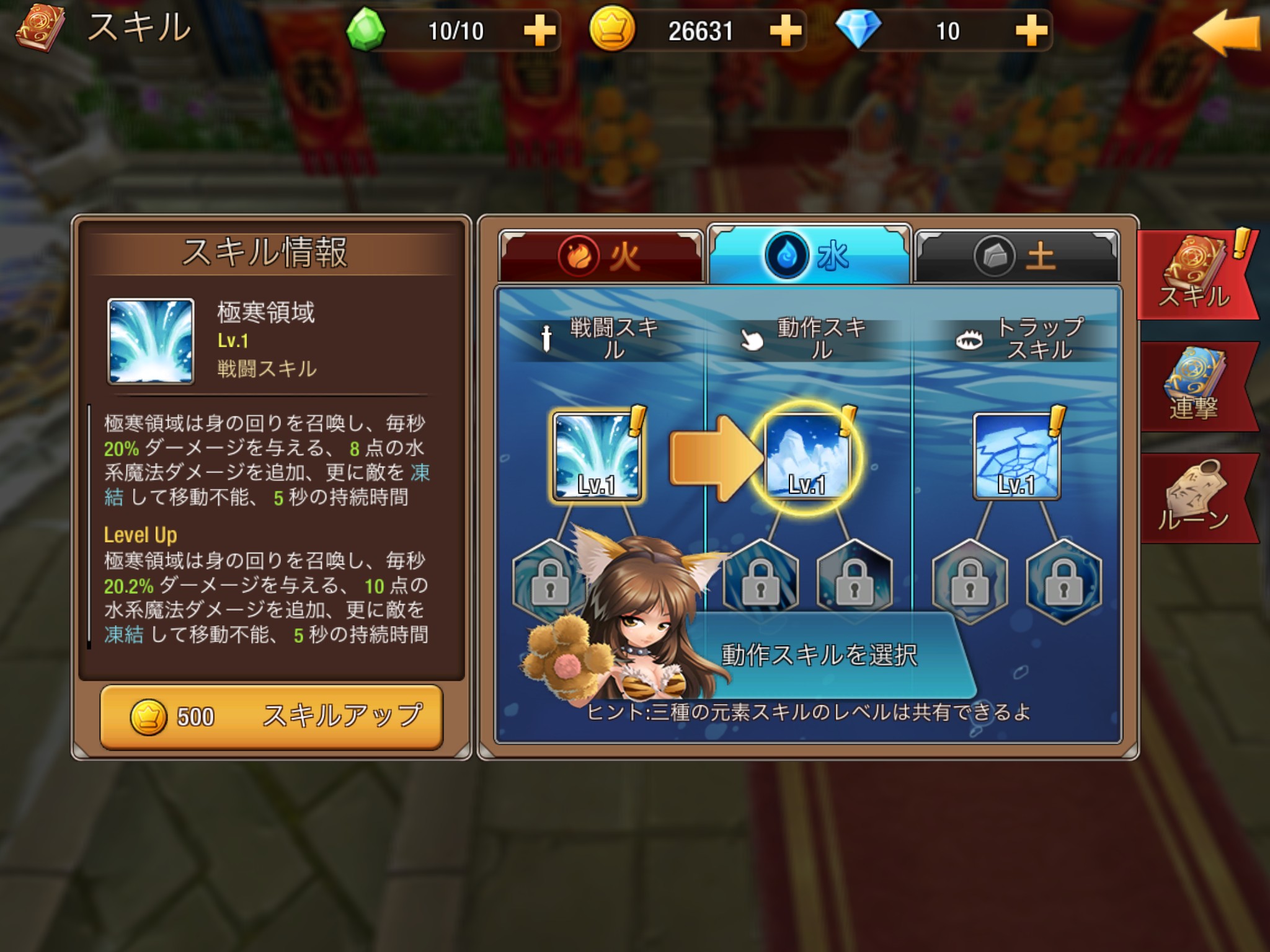The image size is (1270, 952).
Task: Tap the スキルアップ upgrade button
Action: [272, 717]
